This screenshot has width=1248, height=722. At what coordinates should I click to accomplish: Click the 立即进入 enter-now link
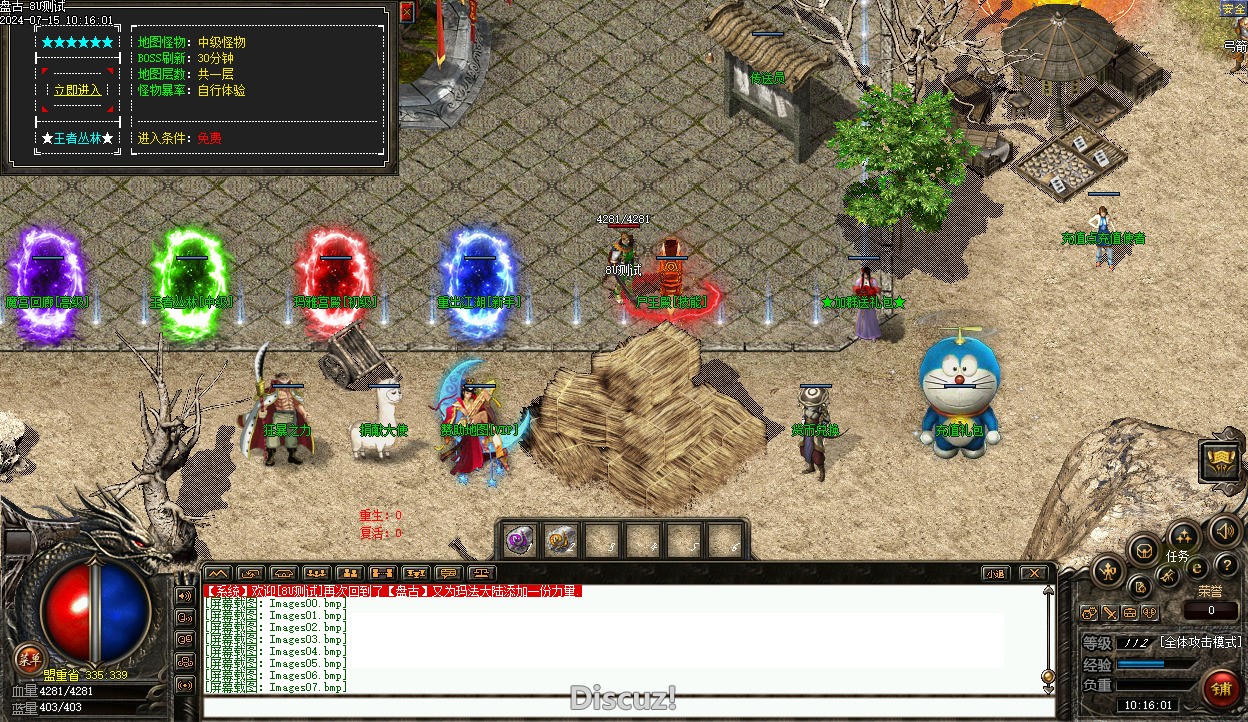[x=77, y=90]
